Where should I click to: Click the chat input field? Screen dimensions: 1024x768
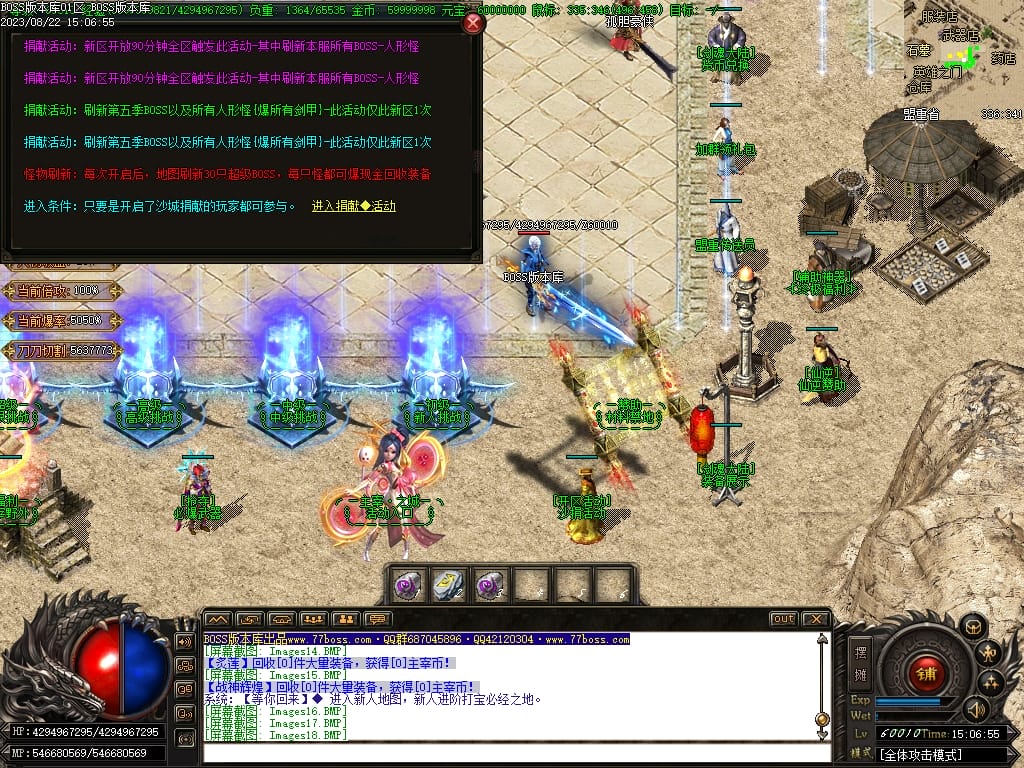click(510, 753)
